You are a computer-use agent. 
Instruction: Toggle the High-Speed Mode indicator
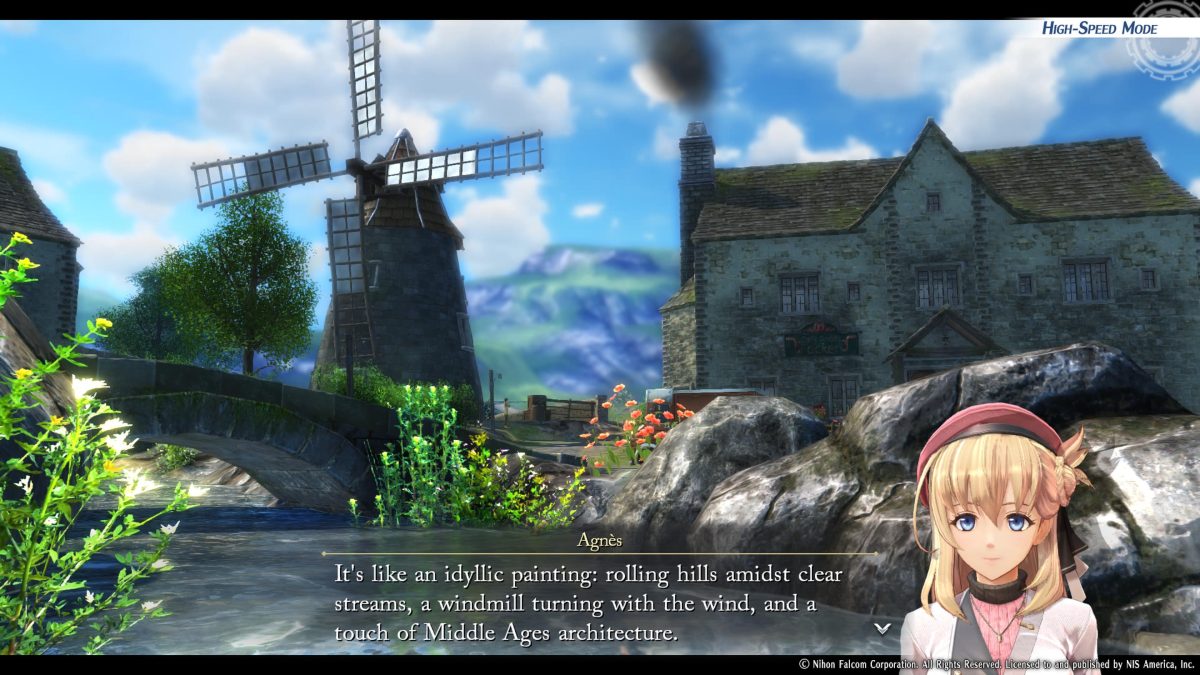(x=1099, y=28)
